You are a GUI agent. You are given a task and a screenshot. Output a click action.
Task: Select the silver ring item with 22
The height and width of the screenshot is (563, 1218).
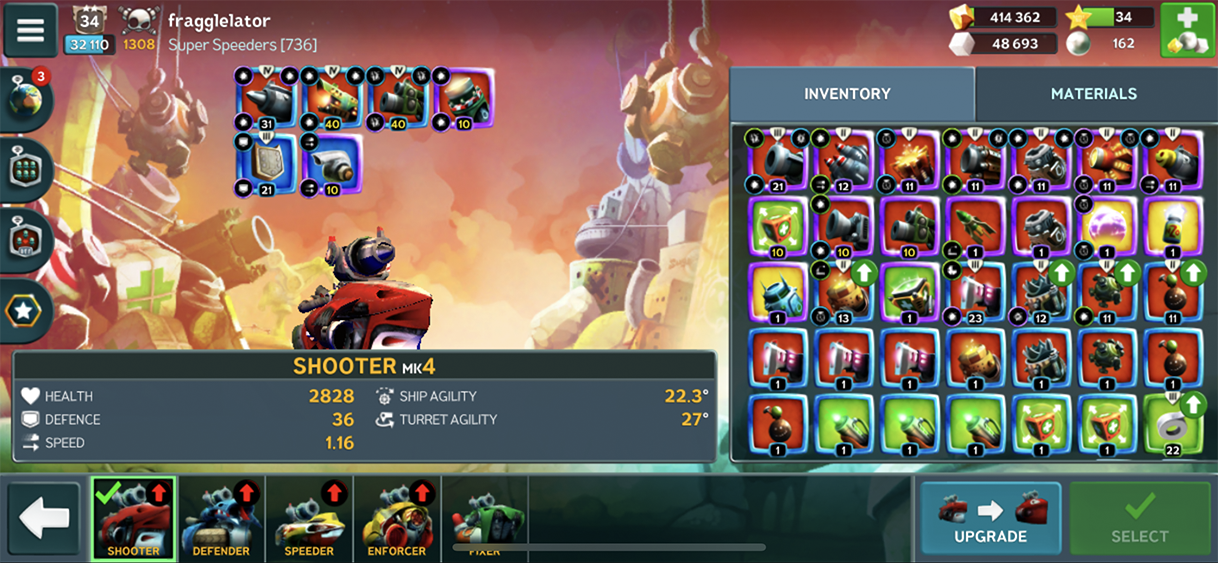point(1170,425)
